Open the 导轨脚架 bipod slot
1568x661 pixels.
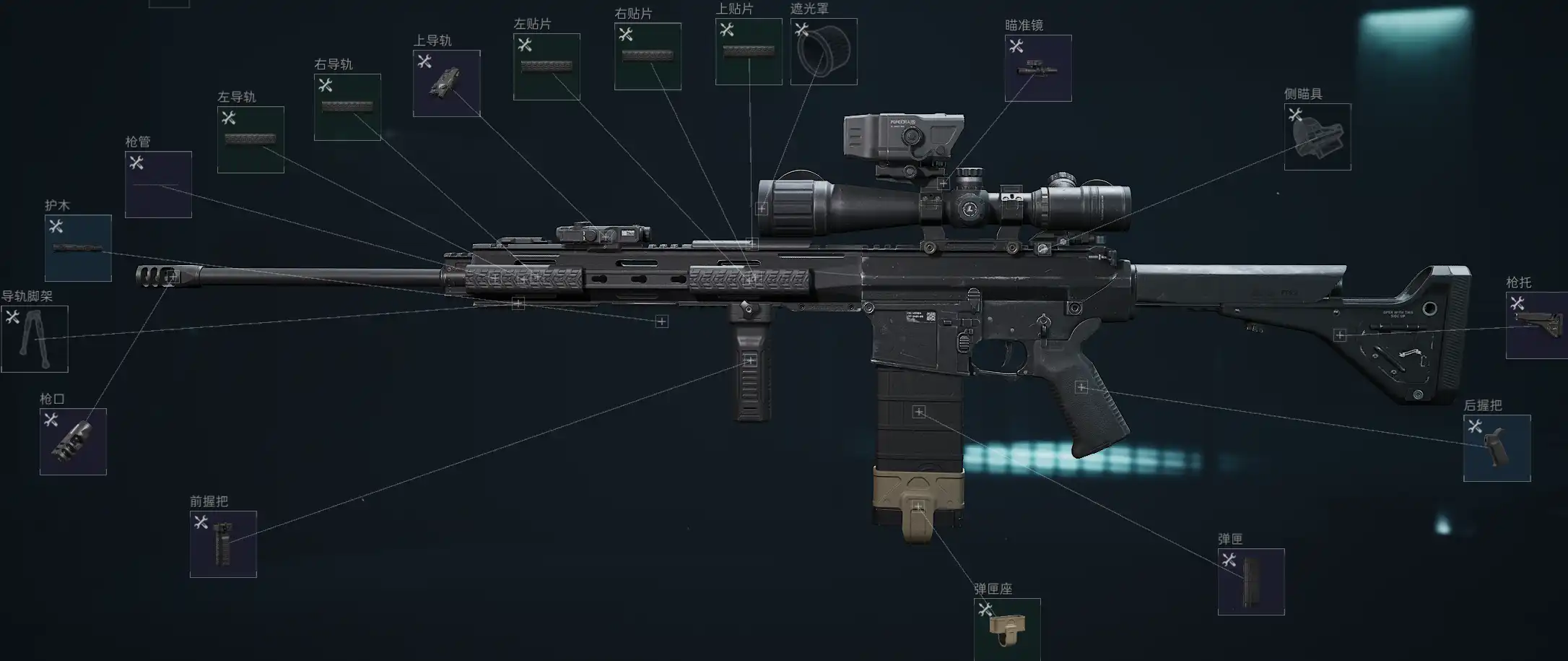35,339
